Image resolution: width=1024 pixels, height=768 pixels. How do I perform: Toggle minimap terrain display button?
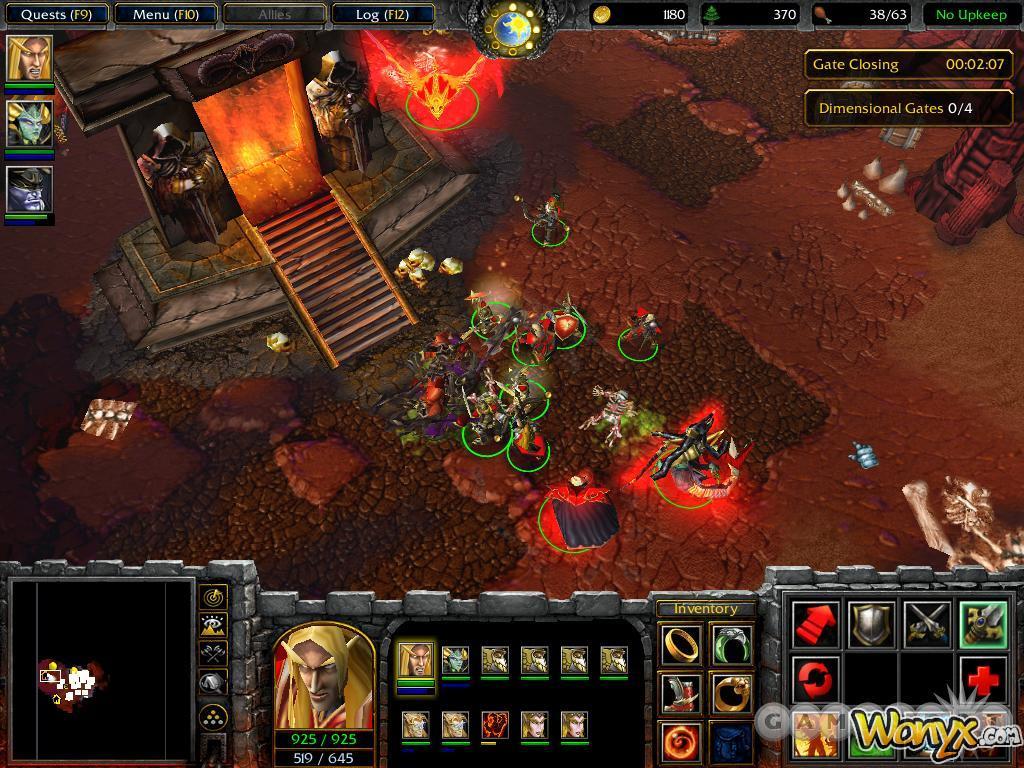tap(213, 626)
